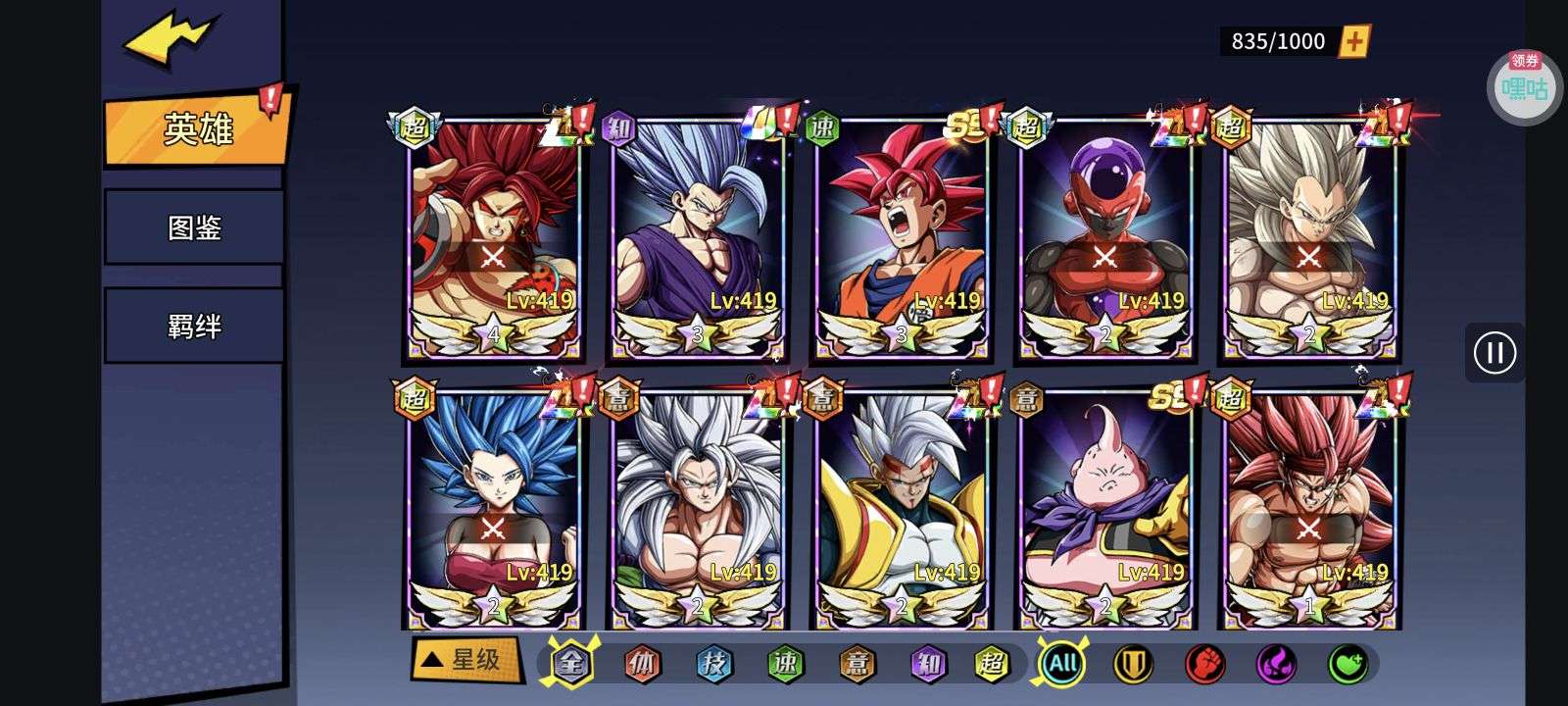Open the 羁绊 bonds tab

194,326
